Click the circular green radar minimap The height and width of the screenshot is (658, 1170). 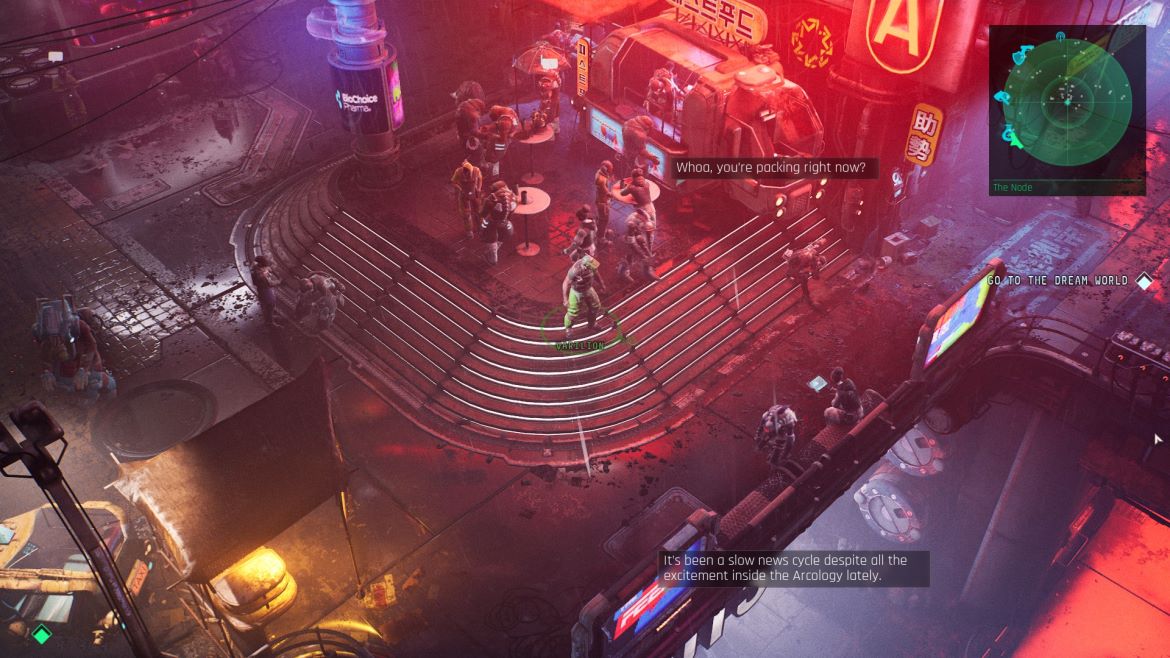click(x=1067, y=98)
